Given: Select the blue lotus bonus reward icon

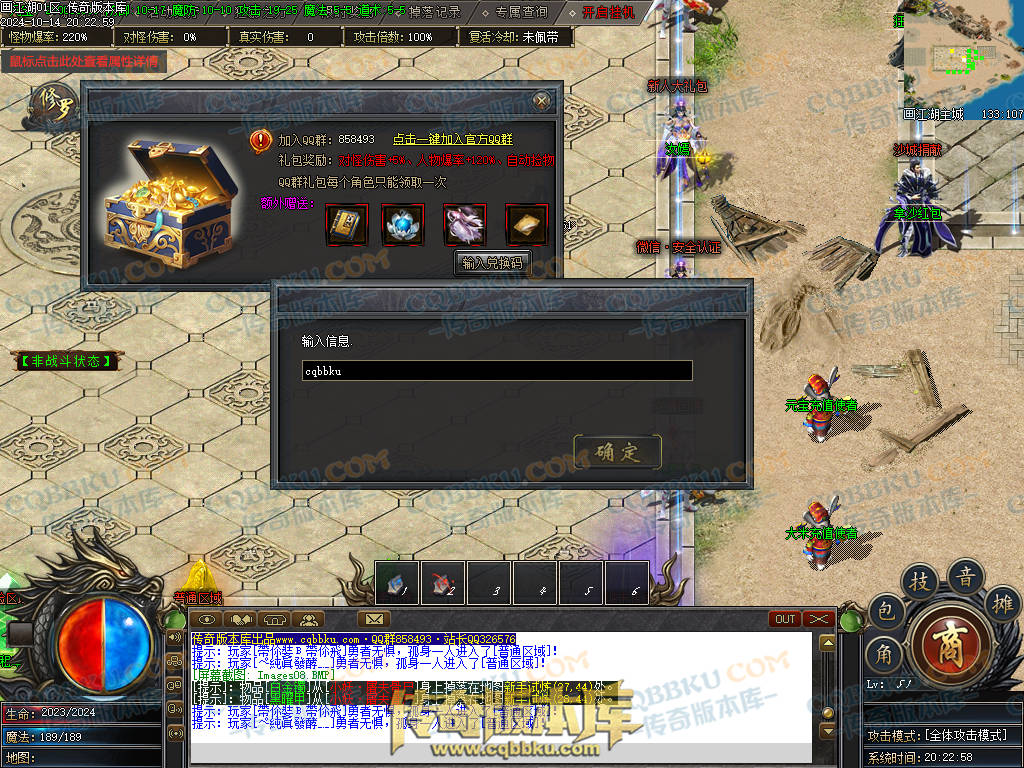Looking at the screenshot, I should (403, 224).
